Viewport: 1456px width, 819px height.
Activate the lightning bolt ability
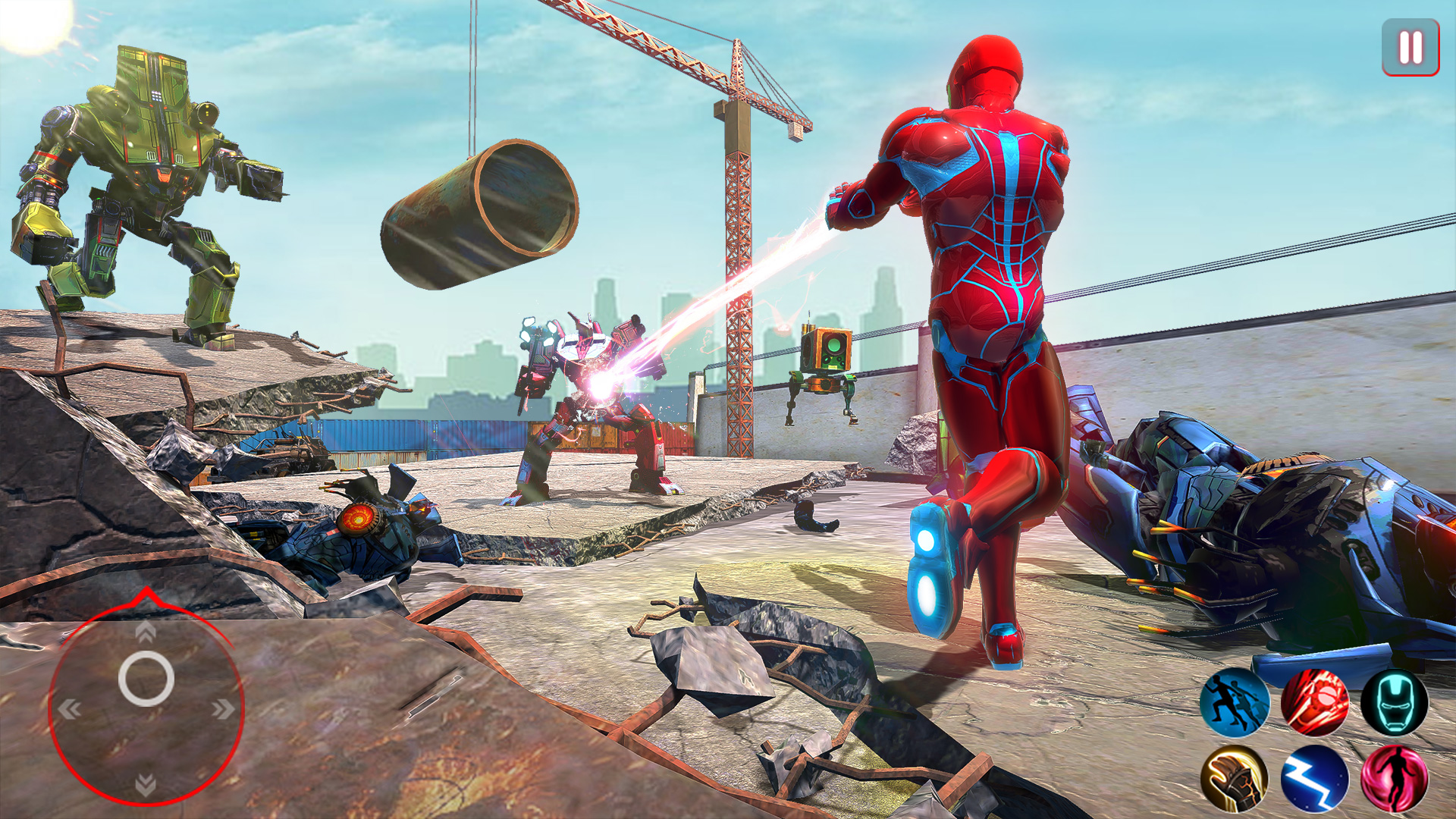tap(1314, 779)
